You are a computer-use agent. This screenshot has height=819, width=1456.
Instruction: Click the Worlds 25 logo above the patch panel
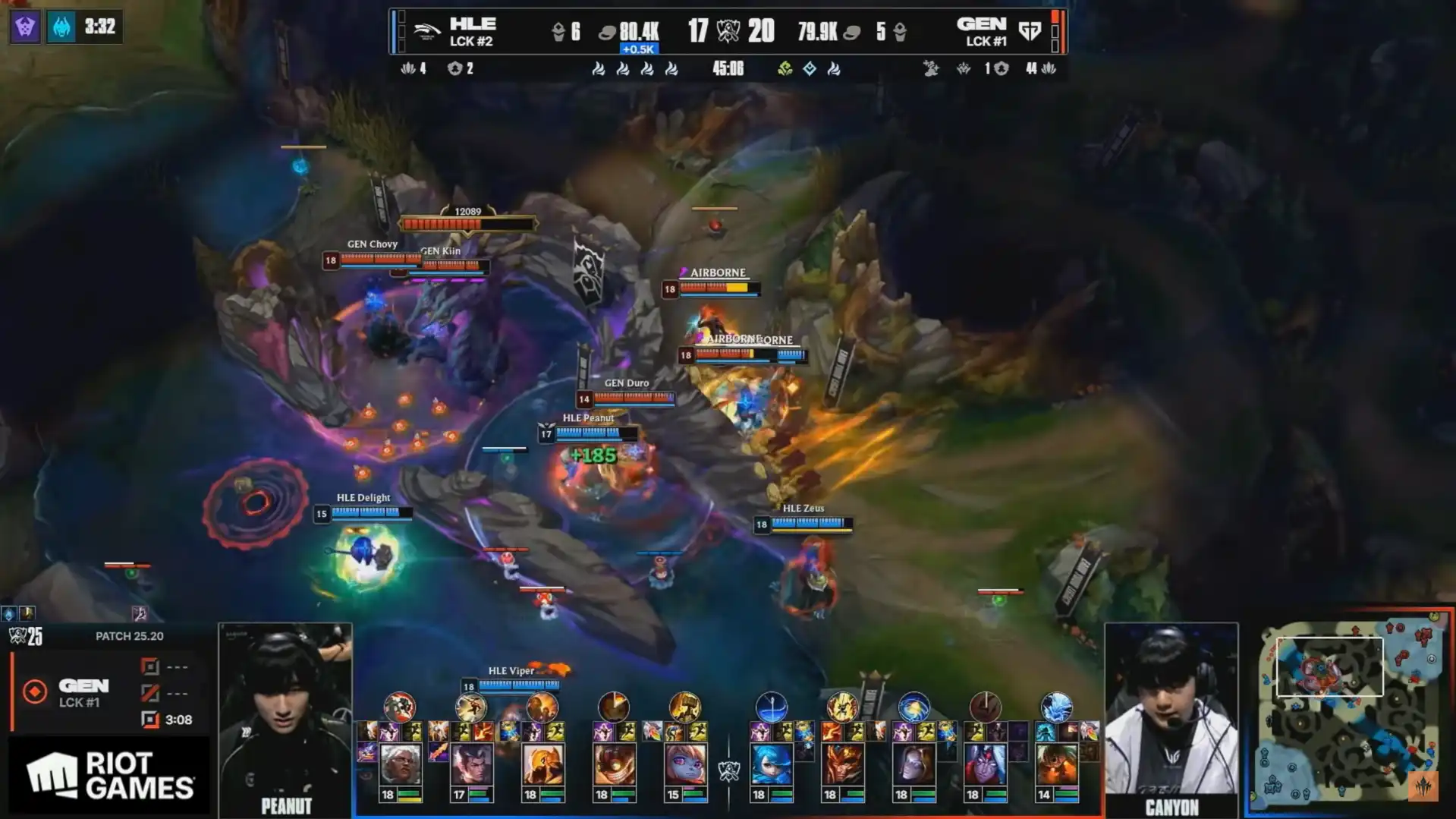26,637
